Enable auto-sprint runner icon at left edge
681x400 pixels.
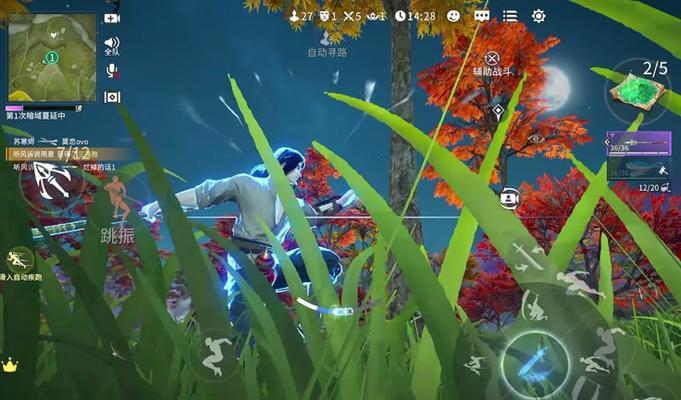(18, 259)
